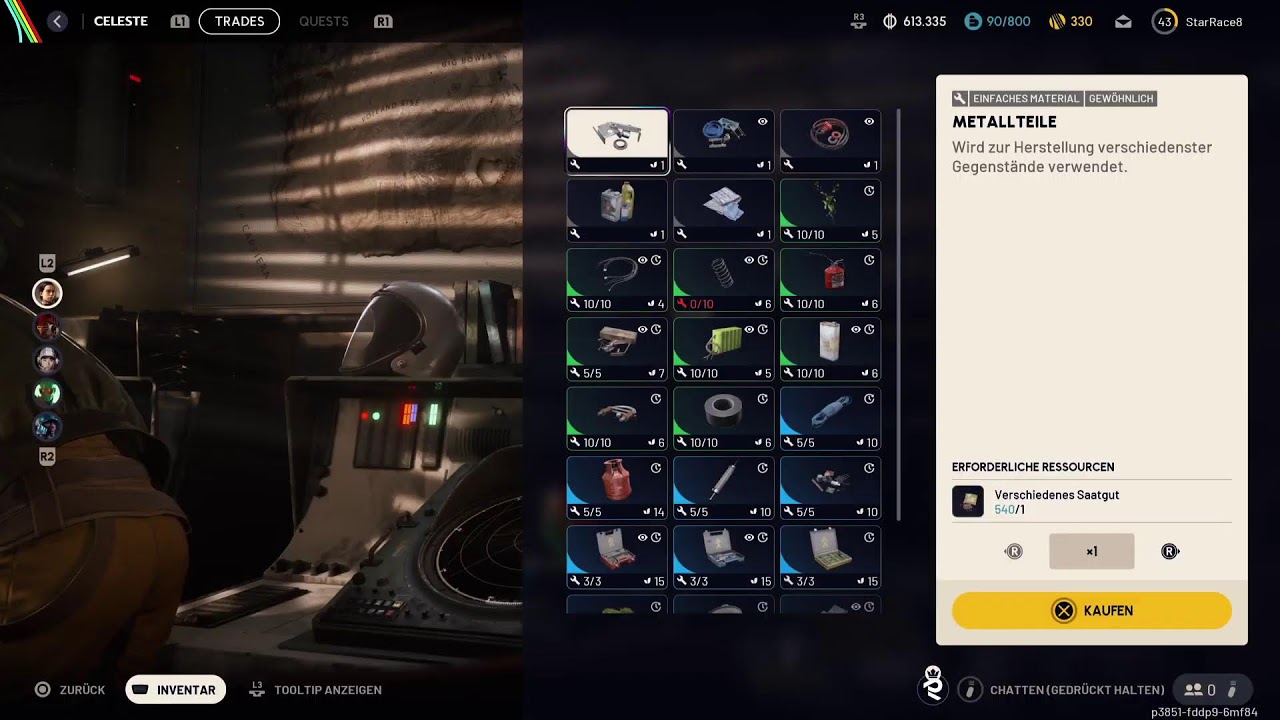Select the metal coil spring item

[723, 280]
